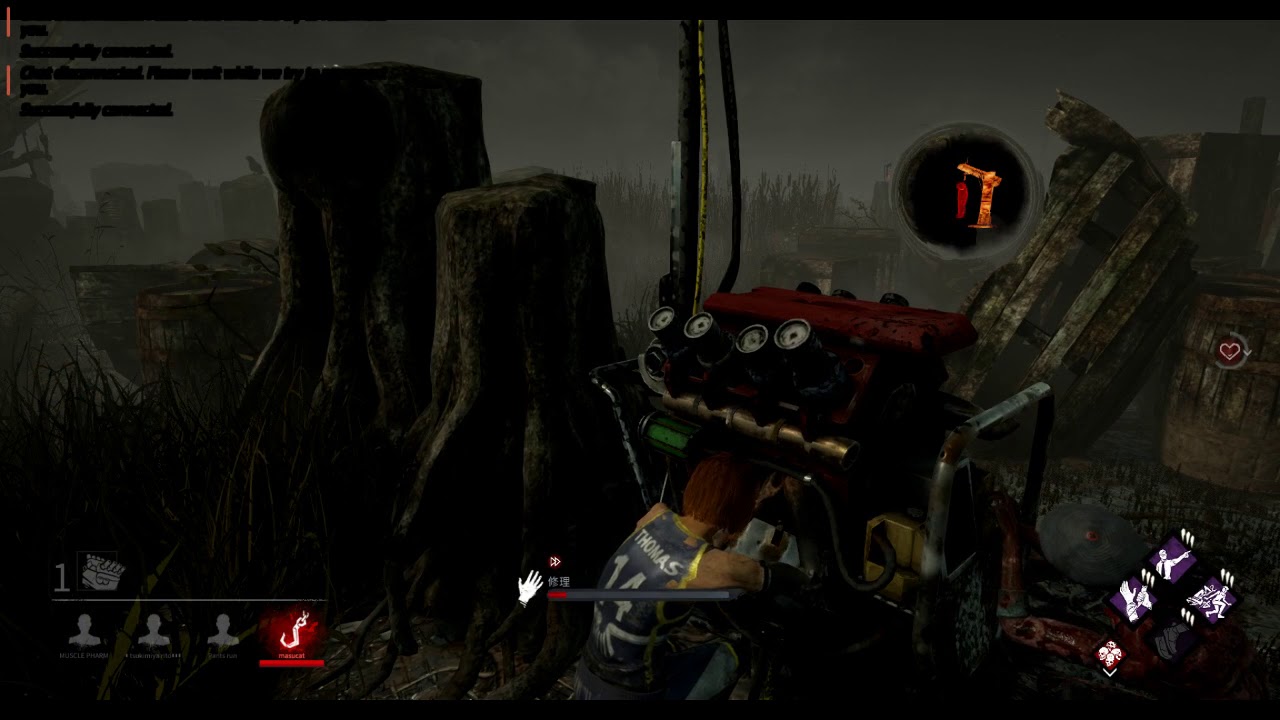Click MUSCLE PHARM's survivor portrait
The width and height of the screenshot is (1280, 720).
85,631
